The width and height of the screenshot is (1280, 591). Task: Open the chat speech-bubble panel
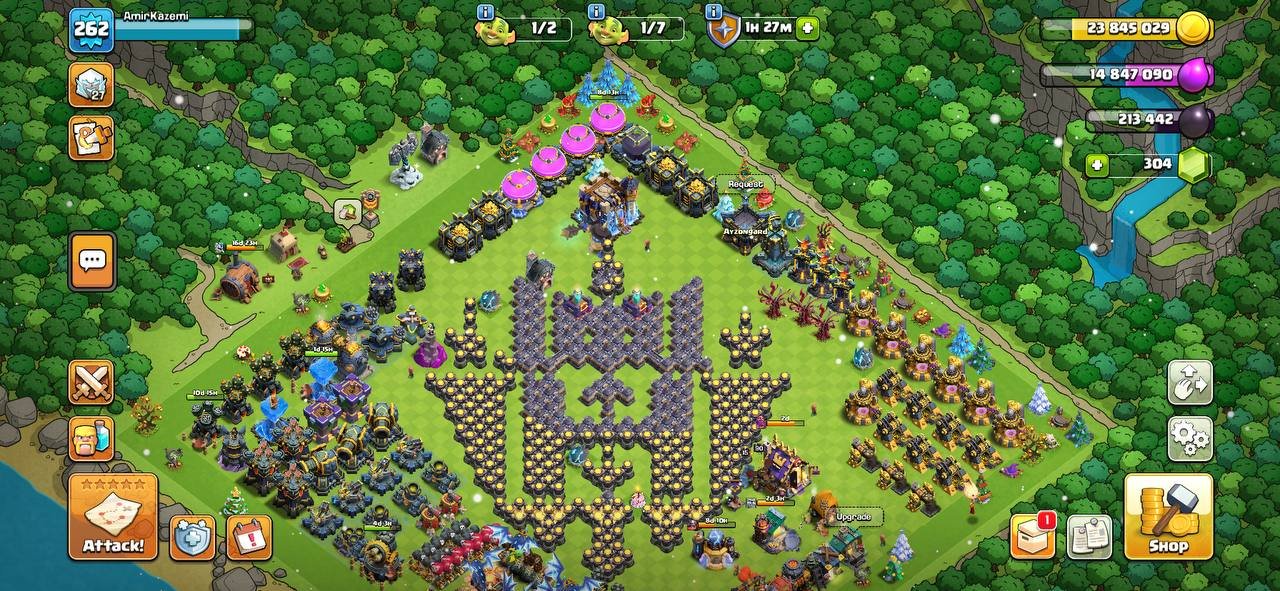click(92, 261)
